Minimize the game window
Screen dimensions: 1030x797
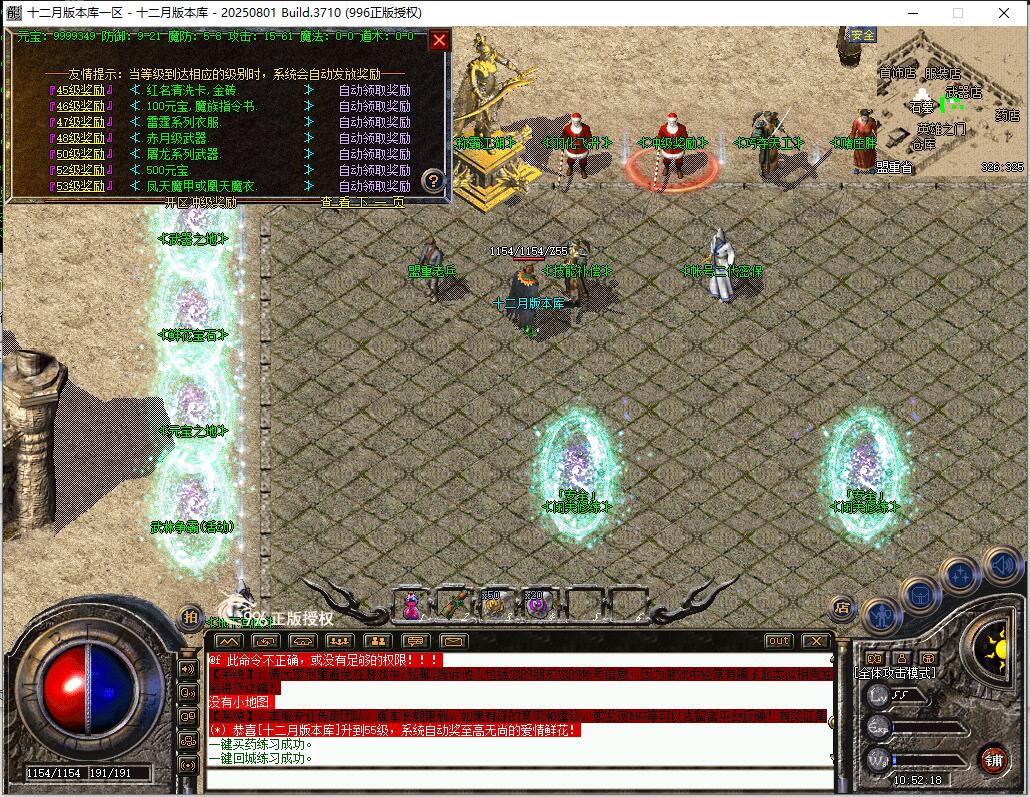[912, 12]
